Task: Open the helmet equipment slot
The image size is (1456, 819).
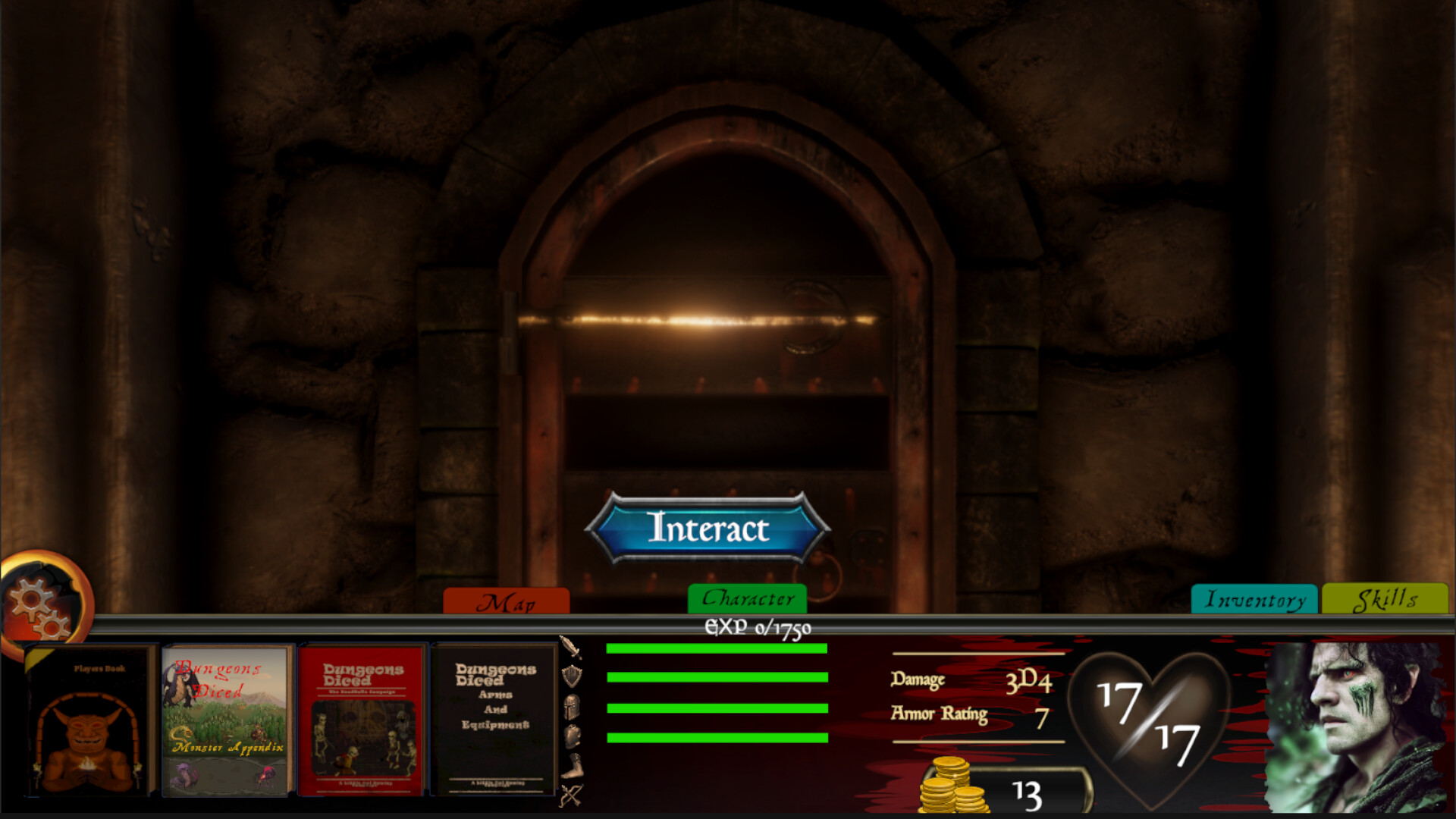Action: pyautogui.click(x=573, y=707)
